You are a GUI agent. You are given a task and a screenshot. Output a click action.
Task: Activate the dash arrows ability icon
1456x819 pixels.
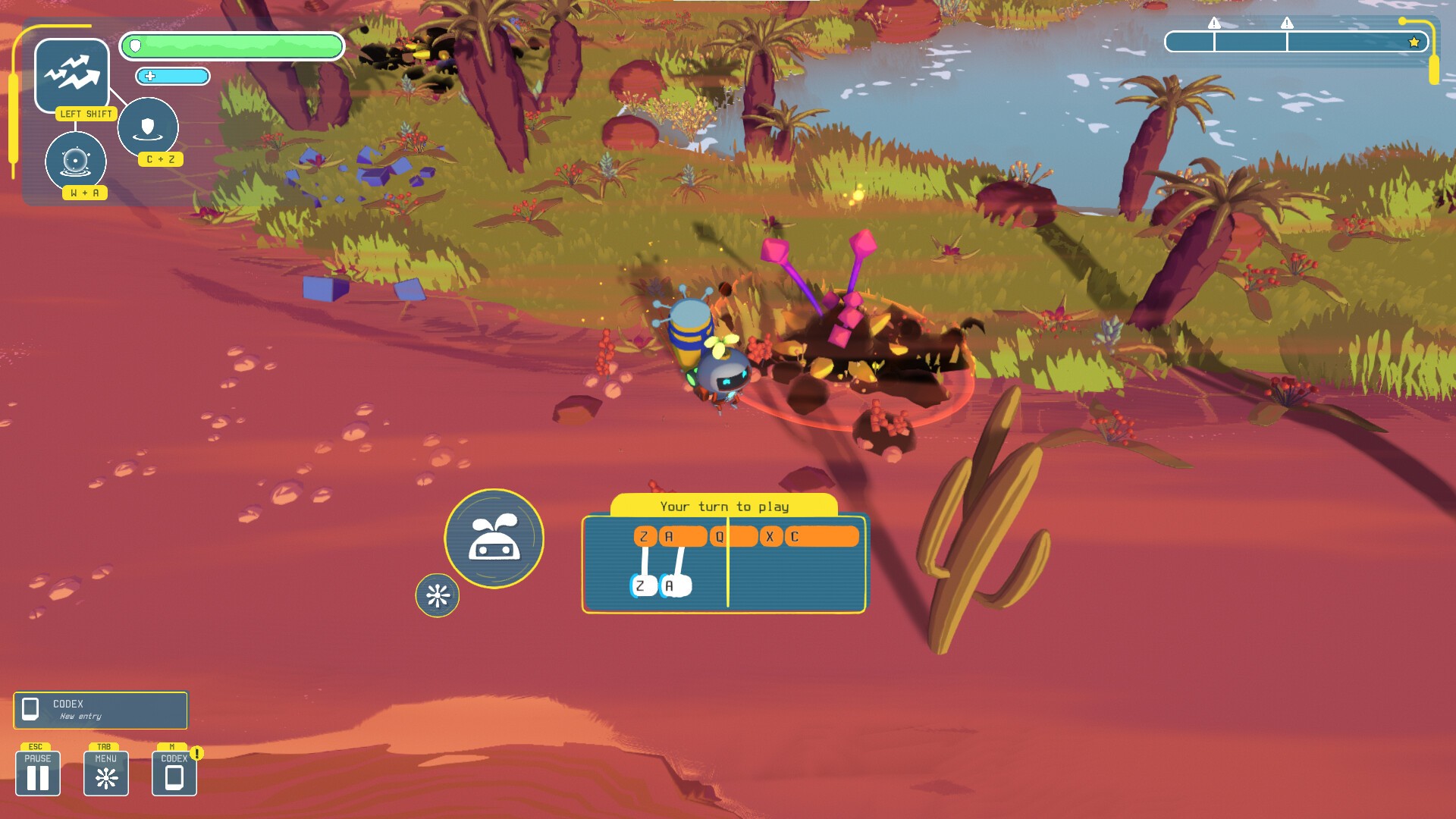pyautogui.click(x=72, y=74)
